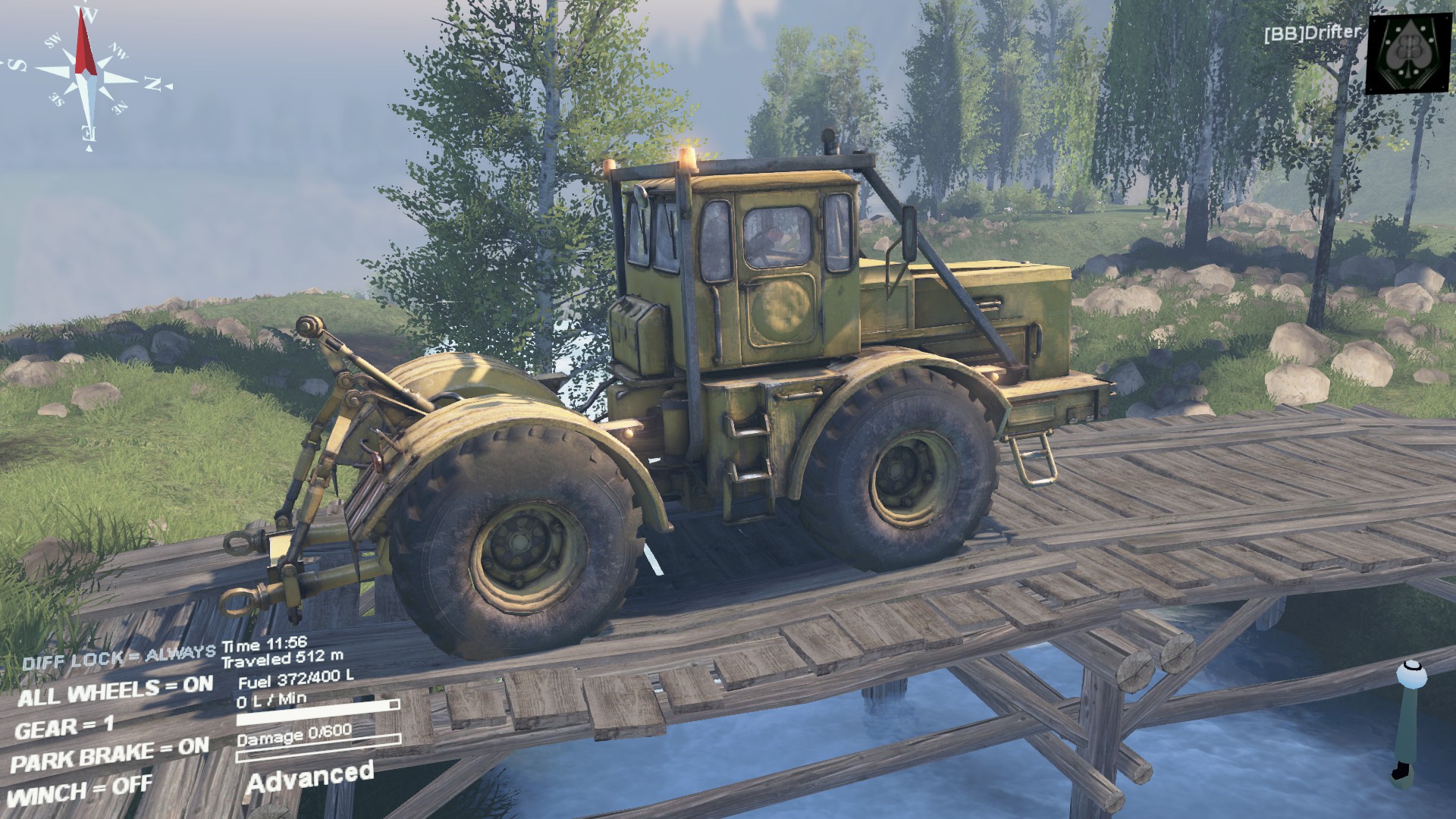Select the GEAR = 1 indicator
Screen dimensions: 1456x819
64,728
